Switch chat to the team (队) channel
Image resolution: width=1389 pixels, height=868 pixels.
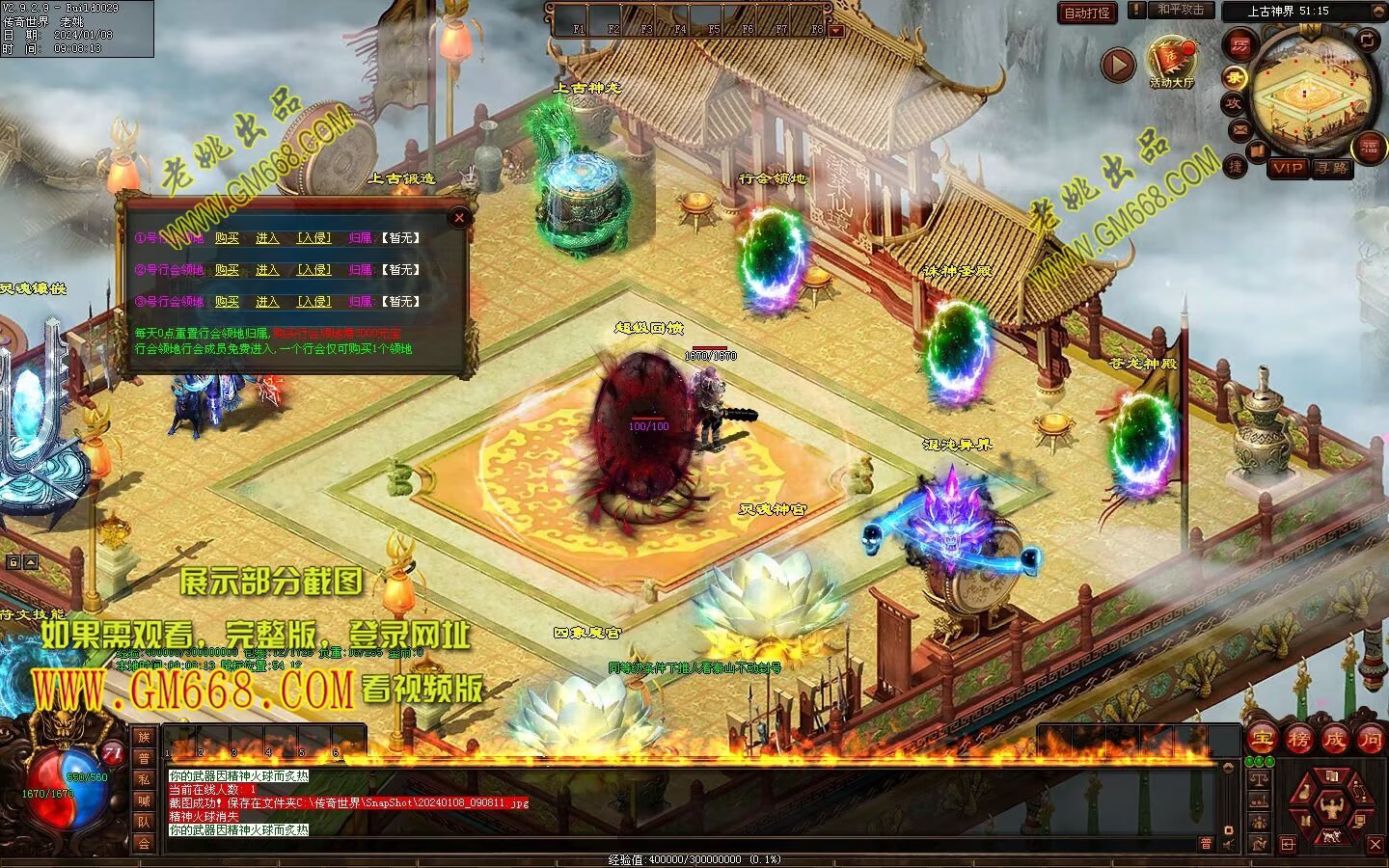(x=144, y=822)
